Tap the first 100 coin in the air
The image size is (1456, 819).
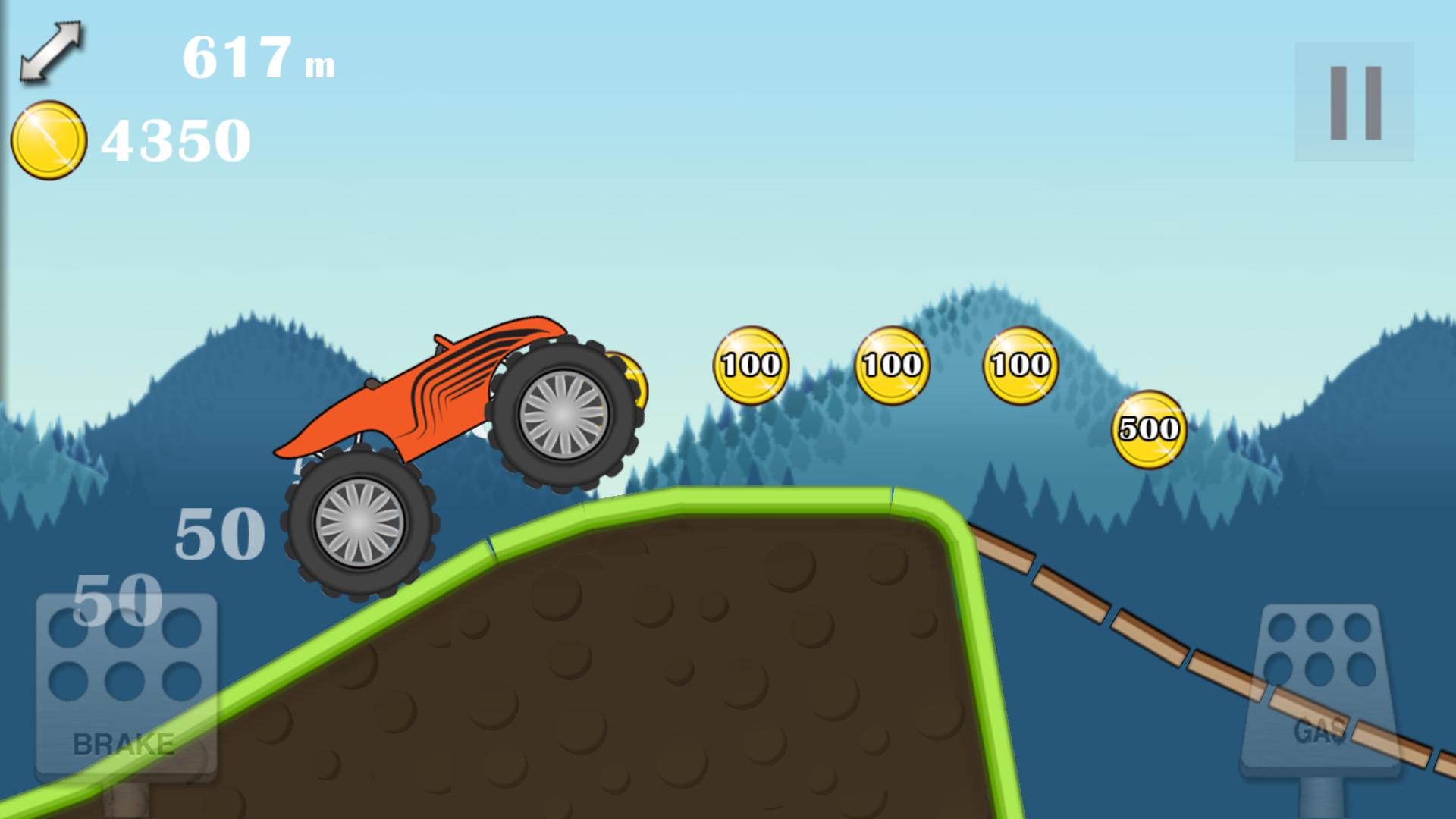tap(750, 364)
